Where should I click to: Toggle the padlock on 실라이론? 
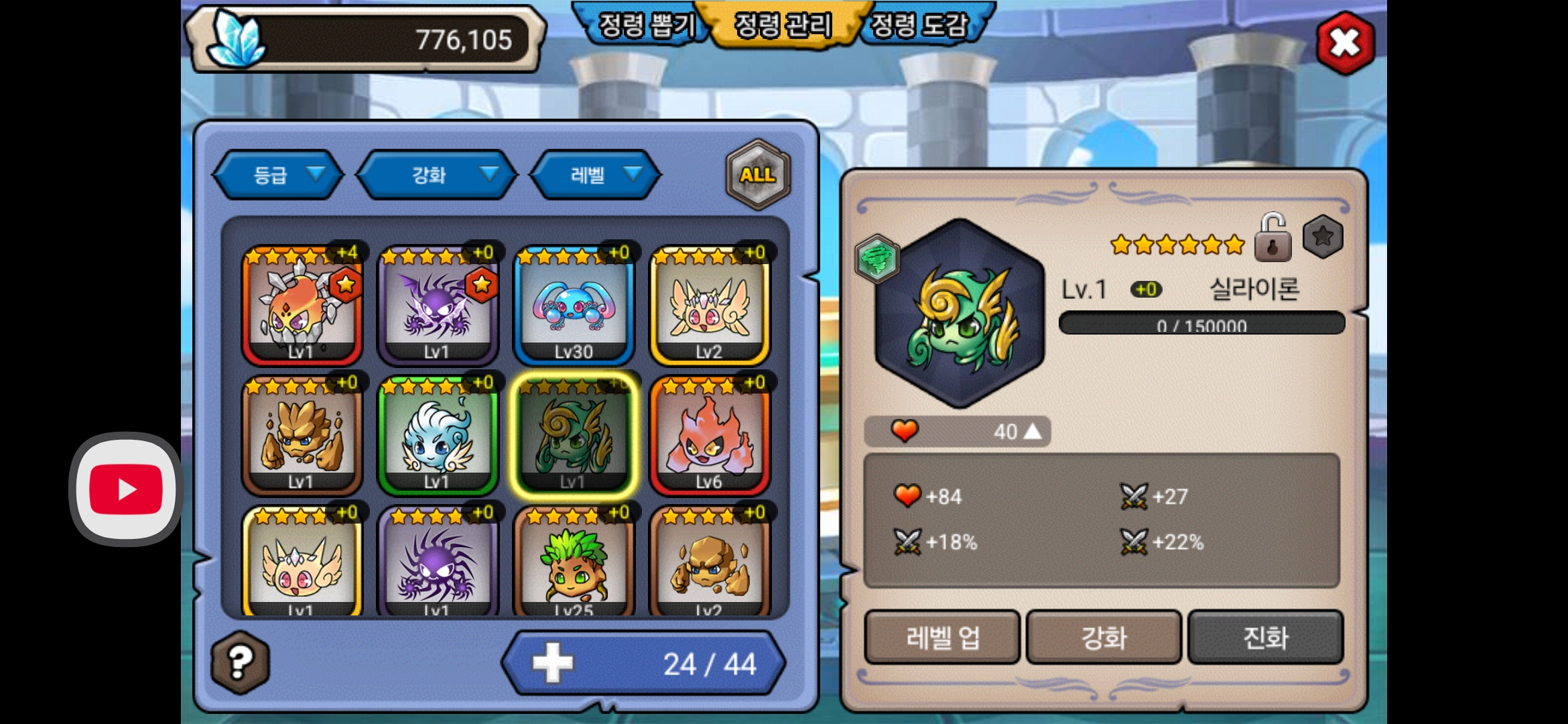click(1272, 238)
